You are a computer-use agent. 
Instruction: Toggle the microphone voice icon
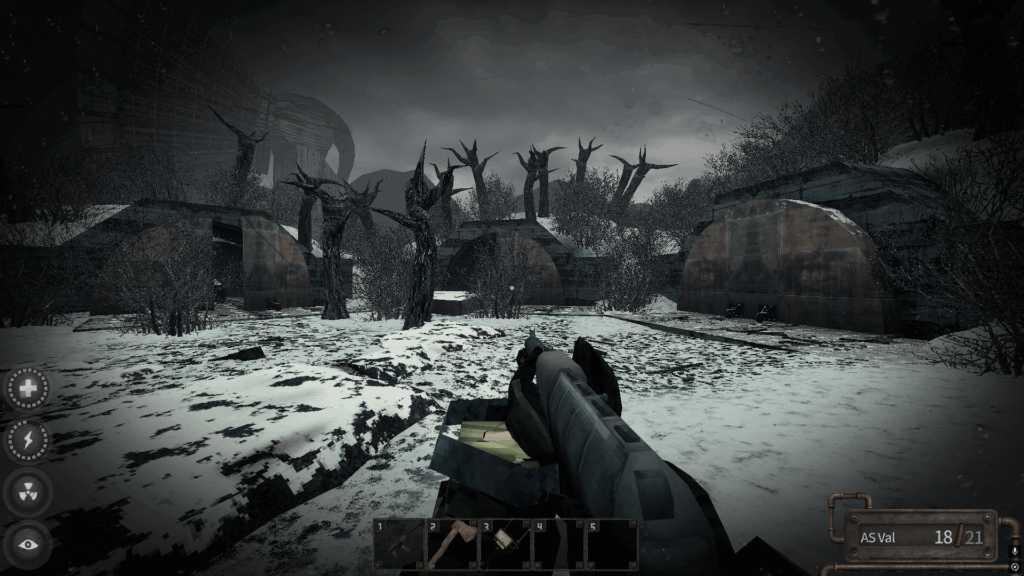1015,551
